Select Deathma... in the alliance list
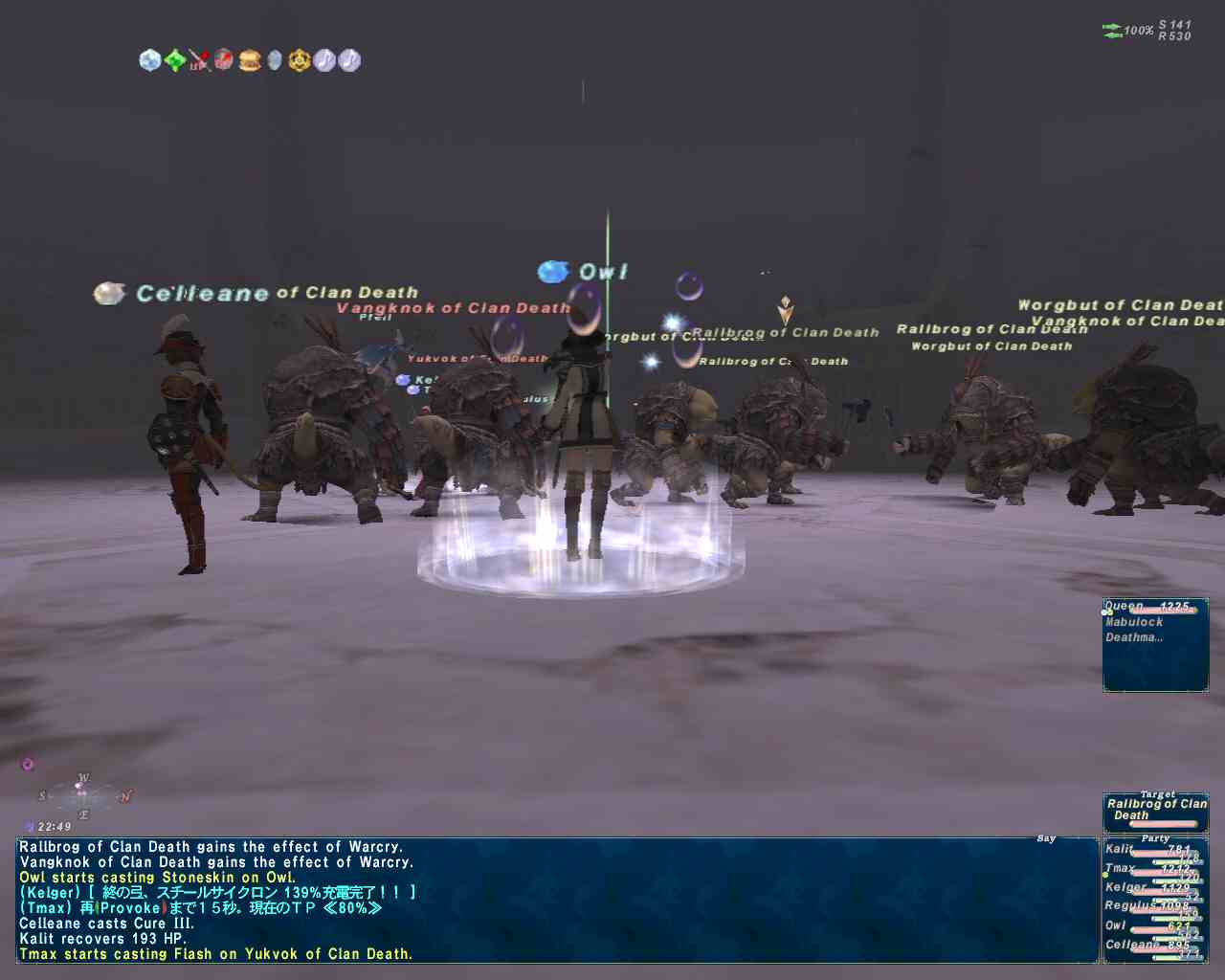1225x980 pixels. pyautogui.click(x=1134, y=637)
